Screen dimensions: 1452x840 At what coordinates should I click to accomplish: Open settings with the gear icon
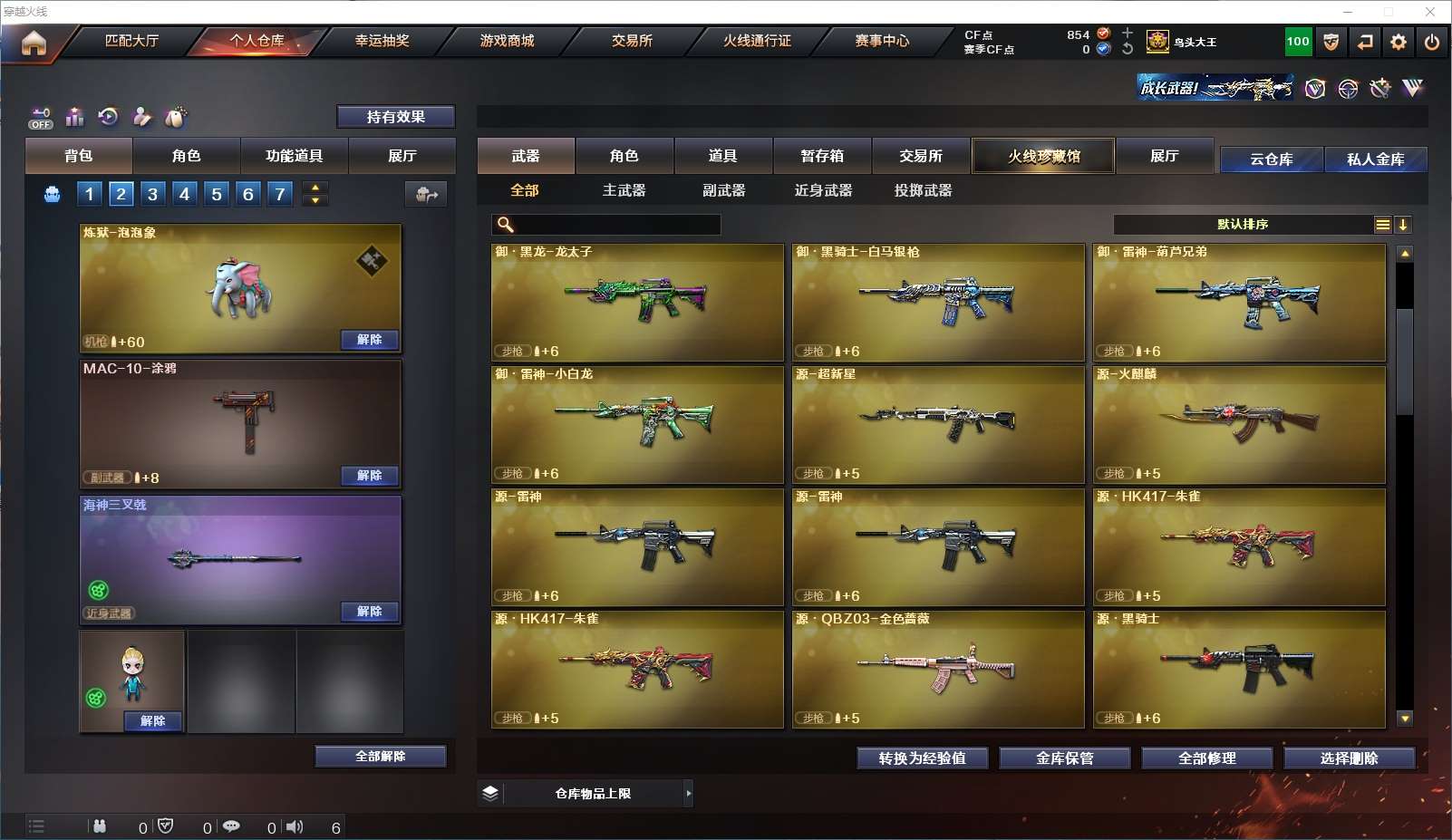[x=1399, y=42]
